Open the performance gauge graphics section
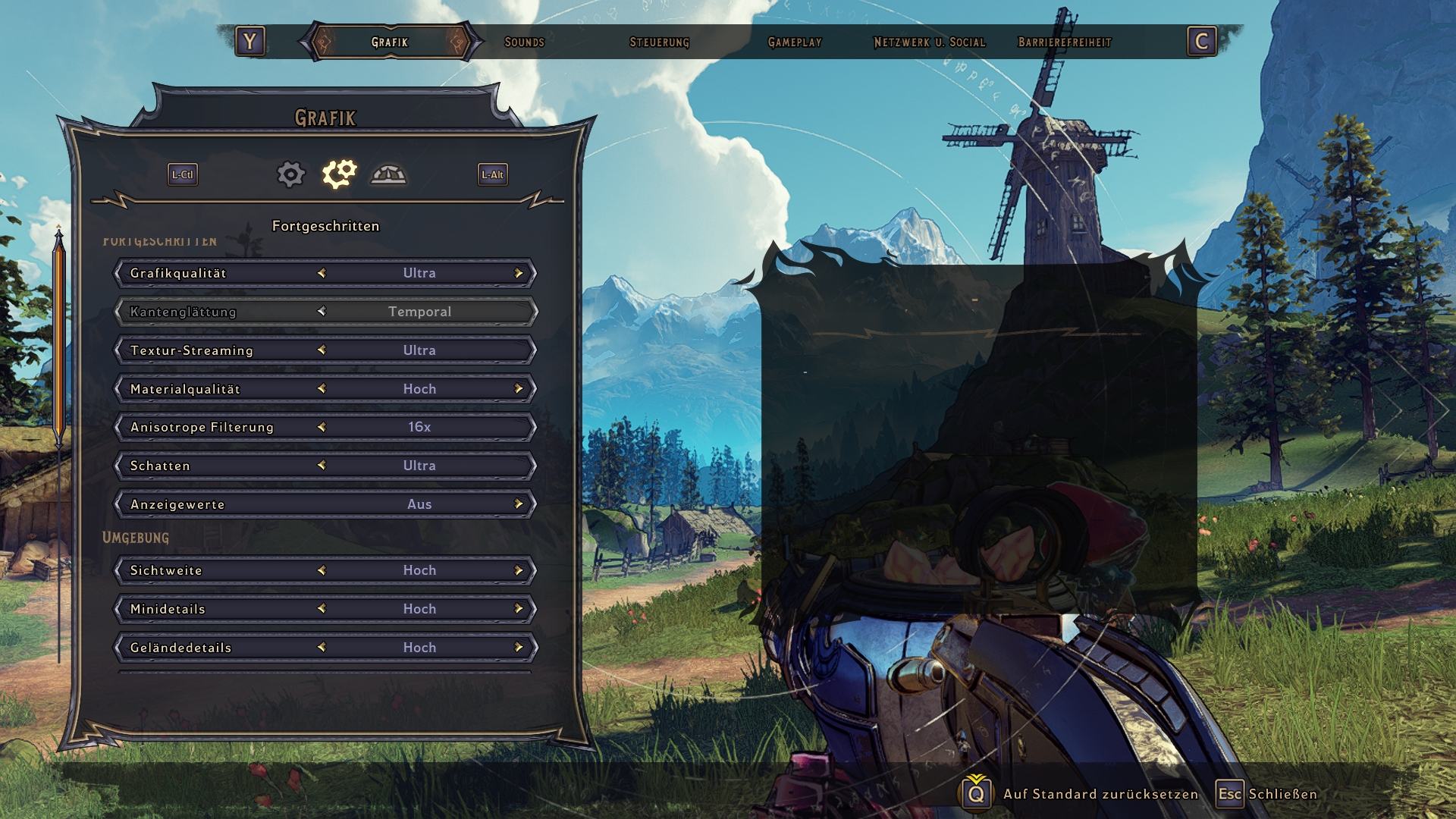Screen dimensions: 1456x819 pos(388,174)
